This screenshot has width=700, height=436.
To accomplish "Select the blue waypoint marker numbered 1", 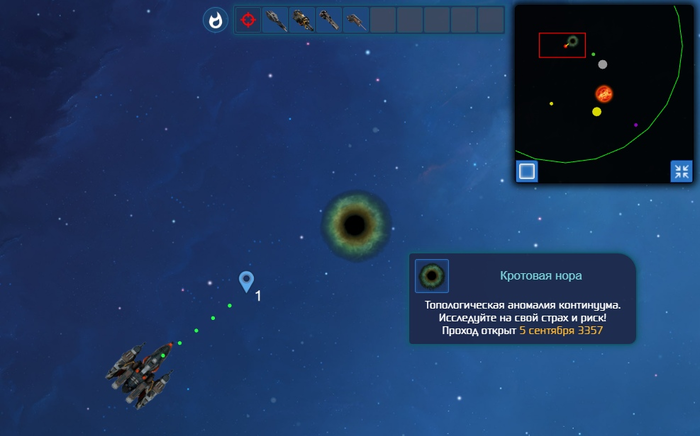I will 246,282.
